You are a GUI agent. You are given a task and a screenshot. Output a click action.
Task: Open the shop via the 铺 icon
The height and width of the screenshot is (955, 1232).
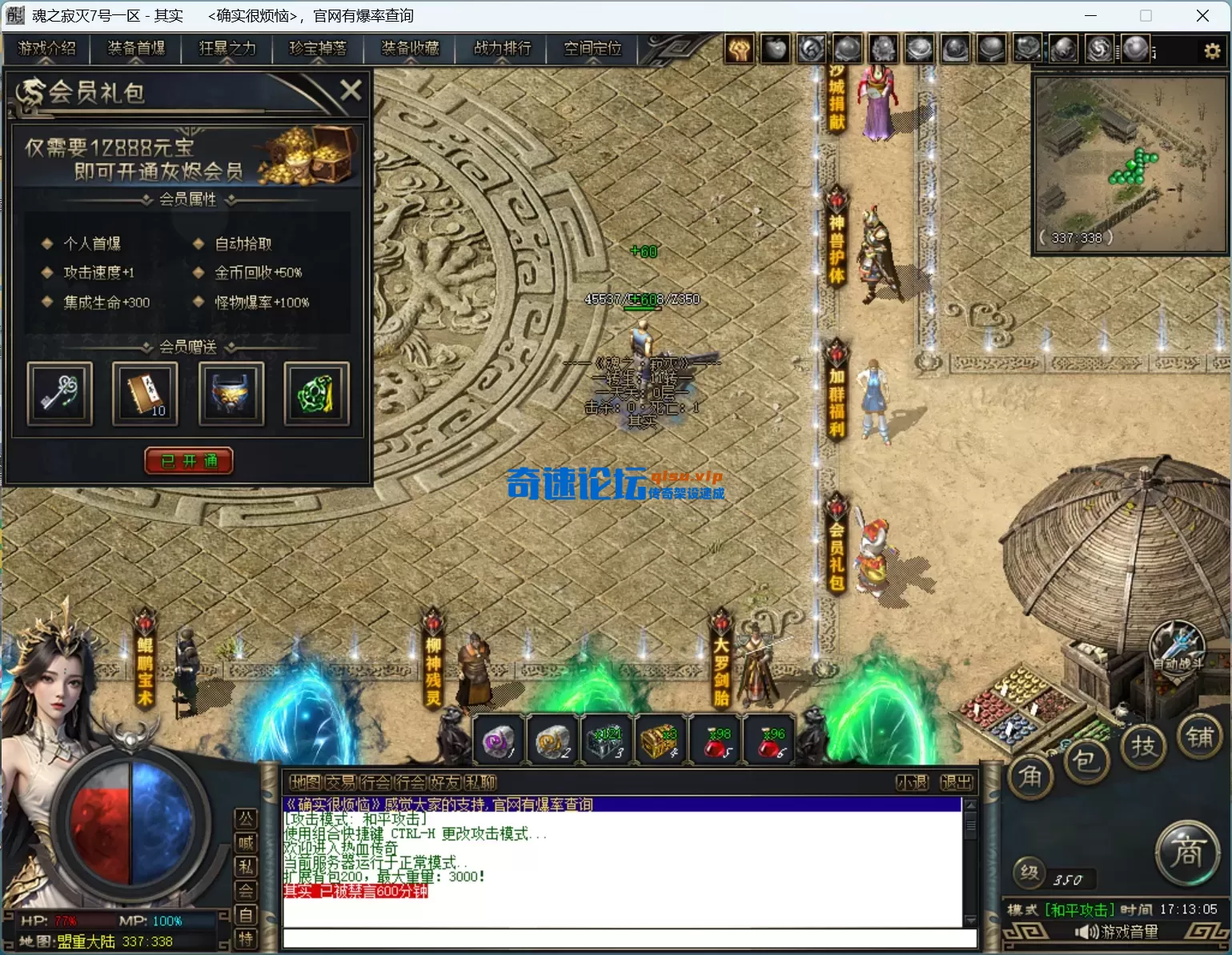[x=1200, y=739]
